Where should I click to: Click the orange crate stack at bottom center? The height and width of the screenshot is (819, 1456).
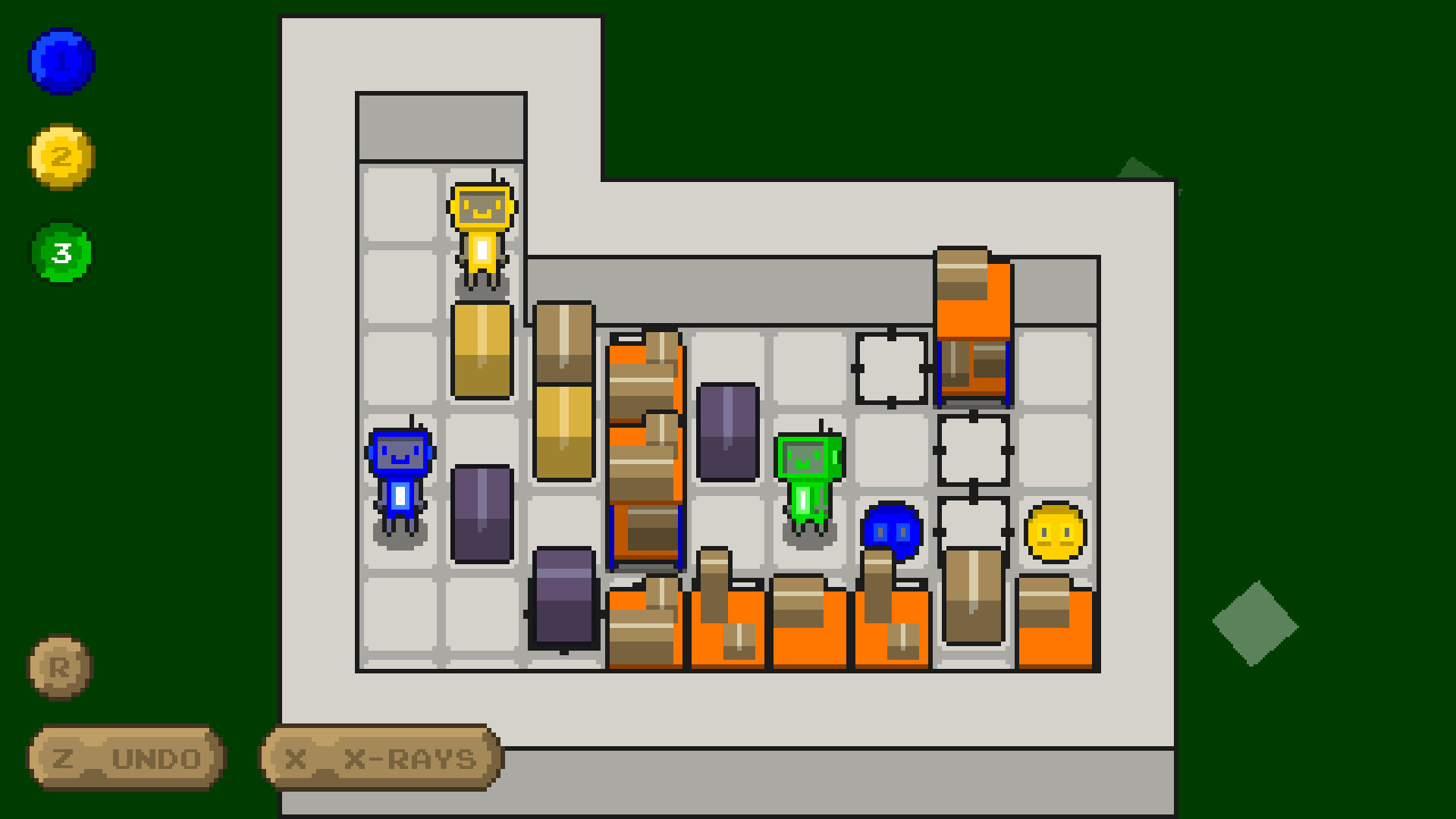pyautogui.click(x=728, y=629)
